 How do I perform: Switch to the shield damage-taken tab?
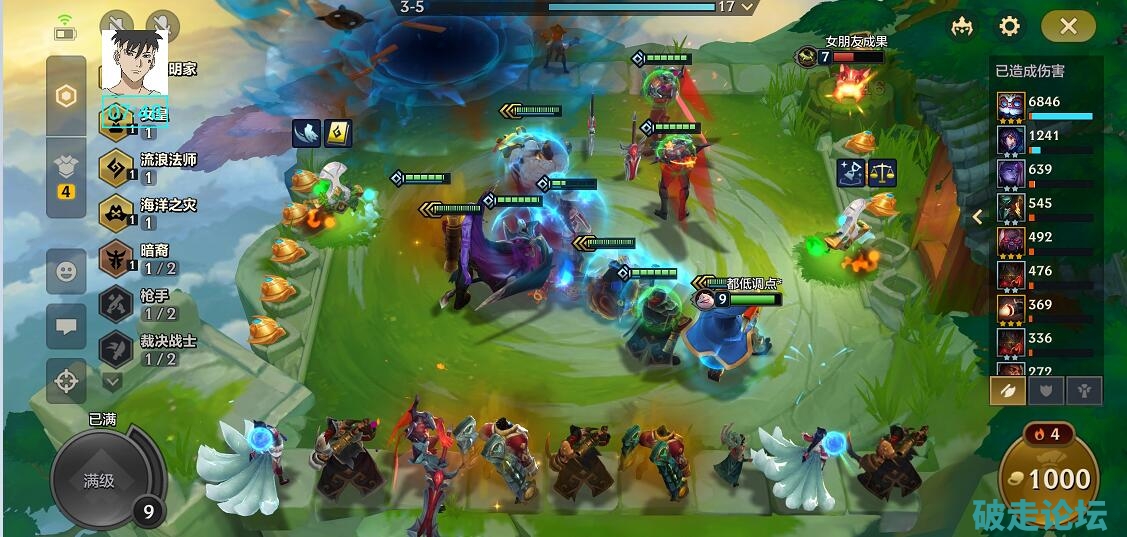tap(1046, 390)
